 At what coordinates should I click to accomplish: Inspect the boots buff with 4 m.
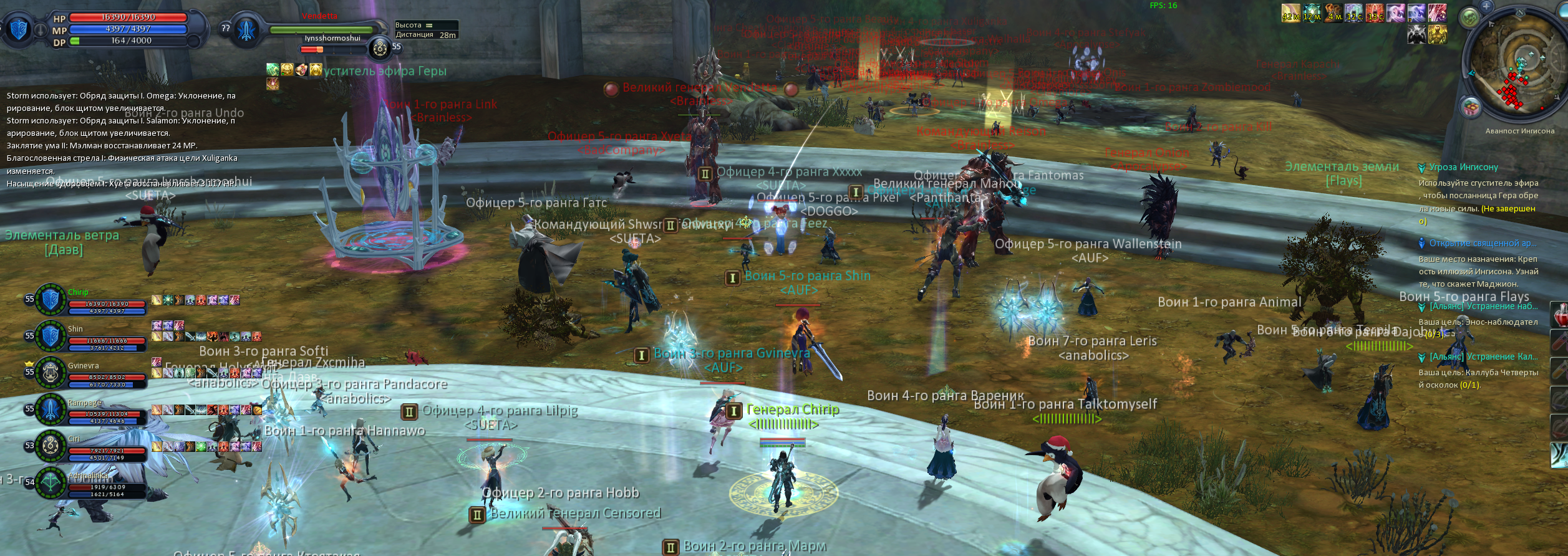(x=1333, y=13)
